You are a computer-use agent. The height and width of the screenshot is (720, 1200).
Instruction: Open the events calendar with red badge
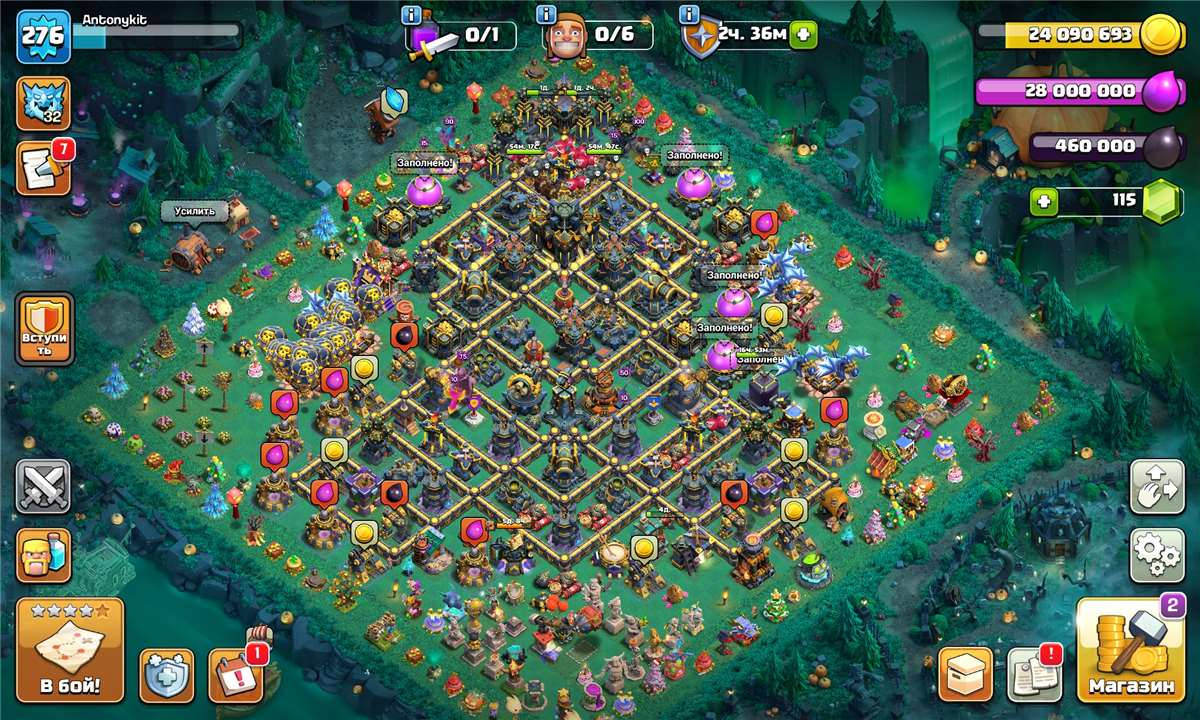(x=236, y=675)
